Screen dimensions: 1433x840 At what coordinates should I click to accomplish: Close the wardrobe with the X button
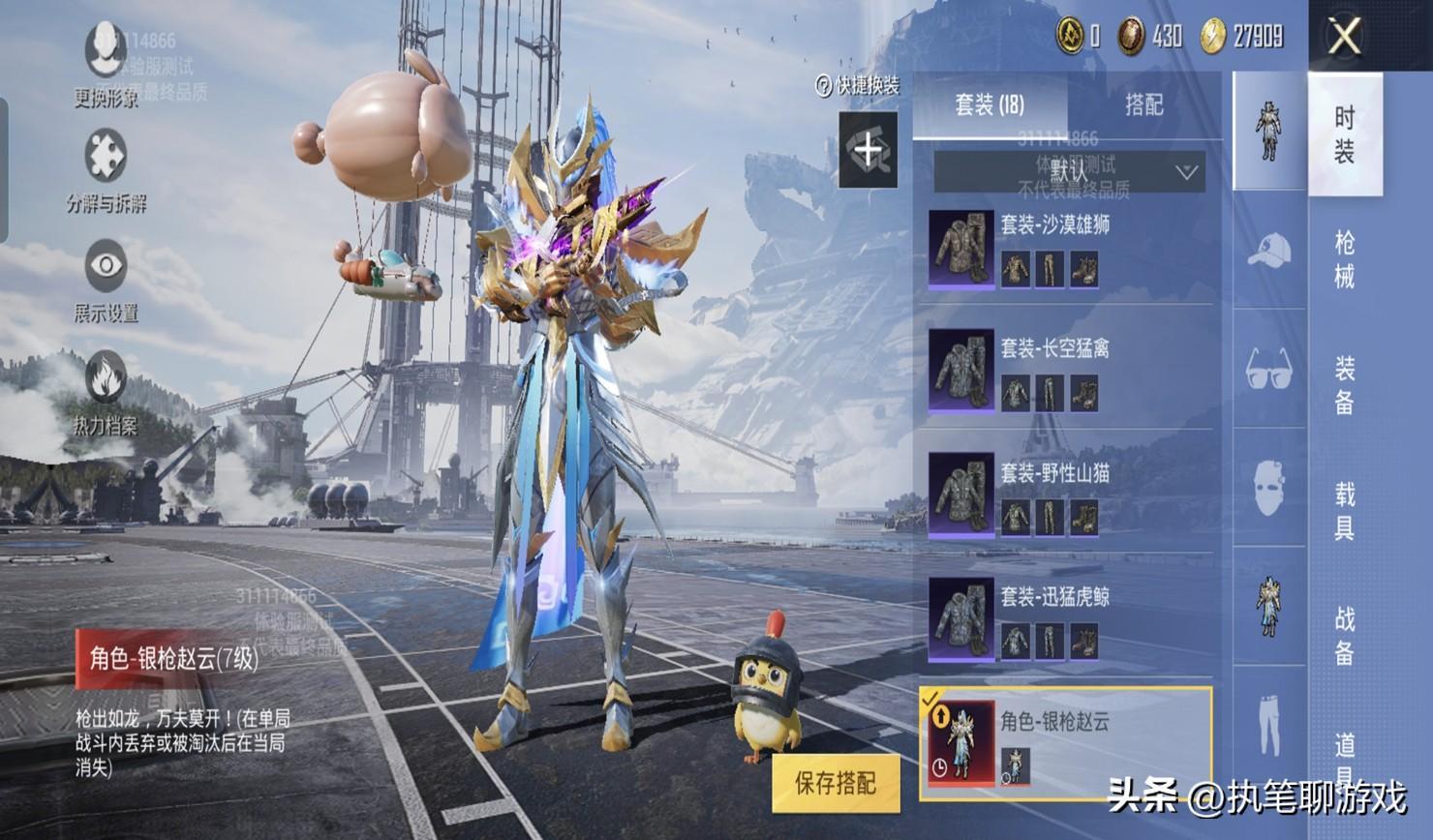1345,37
